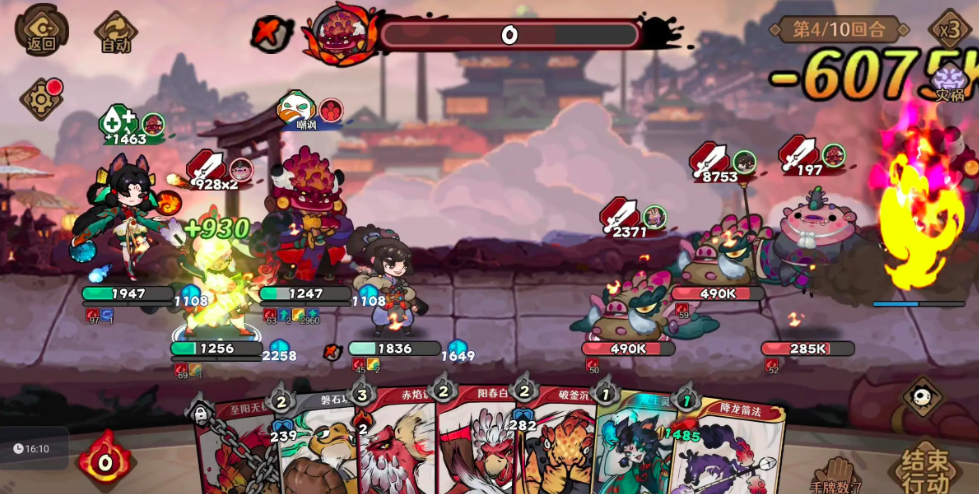
Task: Enable auto battle with 自动
Action: coord(115,31)
